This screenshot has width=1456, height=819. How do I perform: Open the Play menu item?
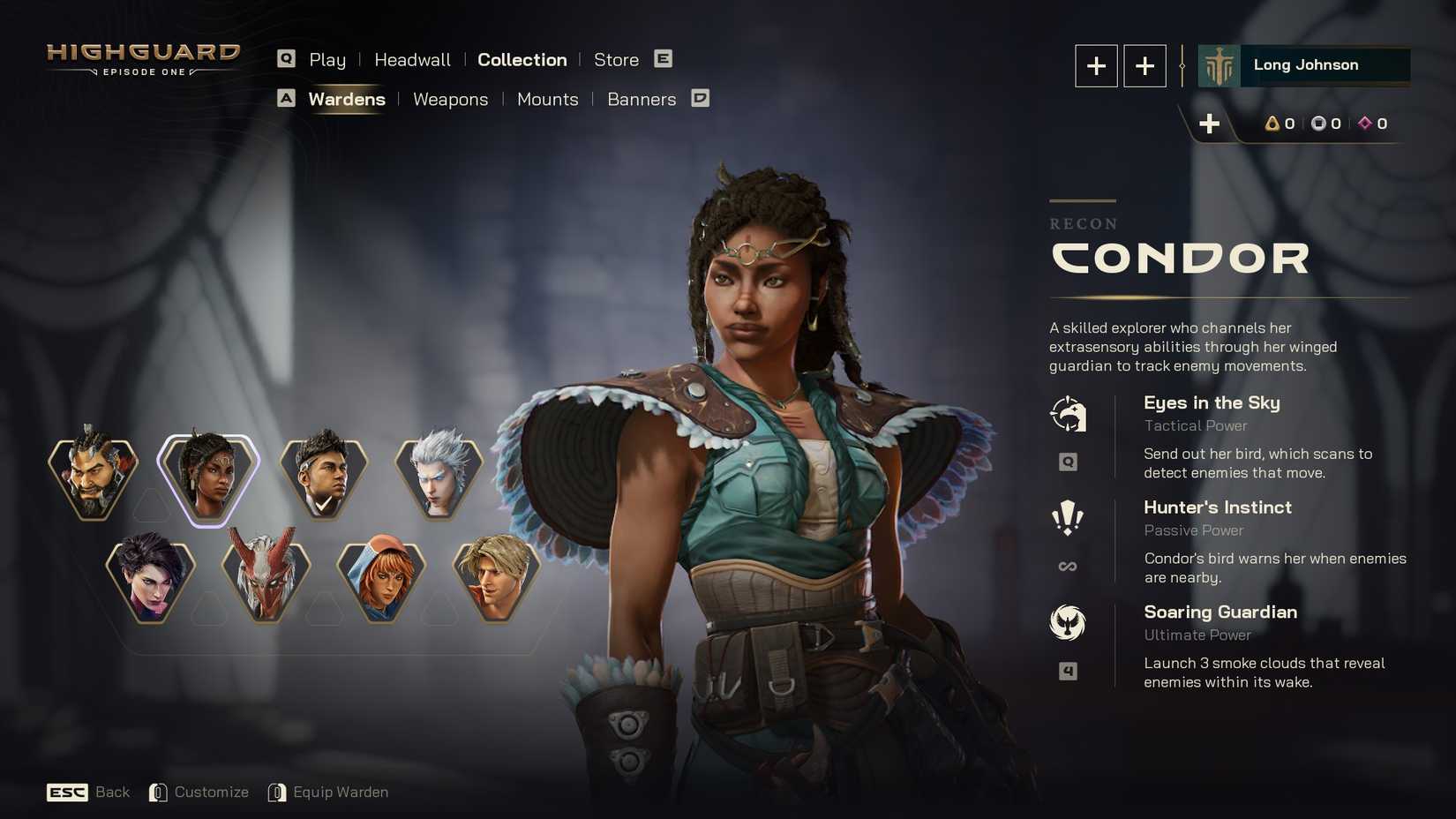tap(327, 59)
